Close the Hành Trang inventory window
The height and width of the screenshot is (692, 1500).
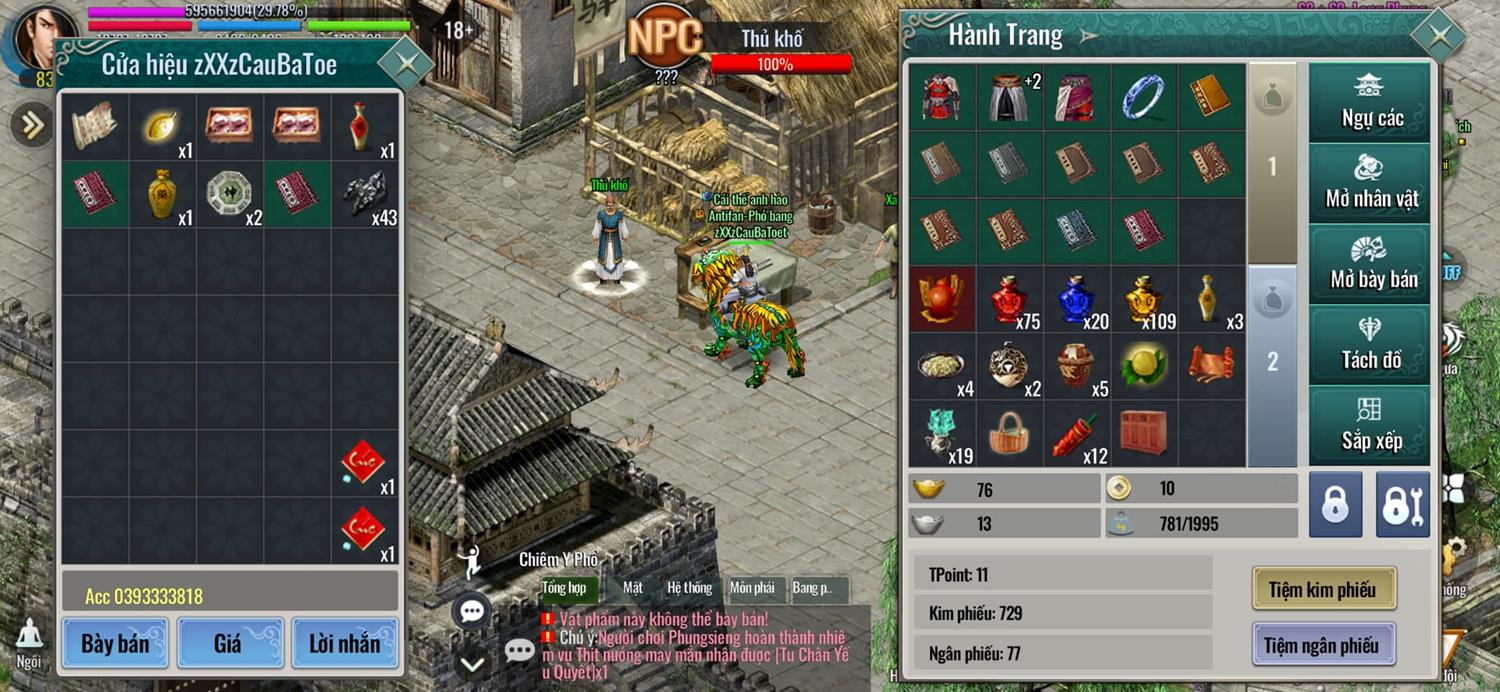1438,37
